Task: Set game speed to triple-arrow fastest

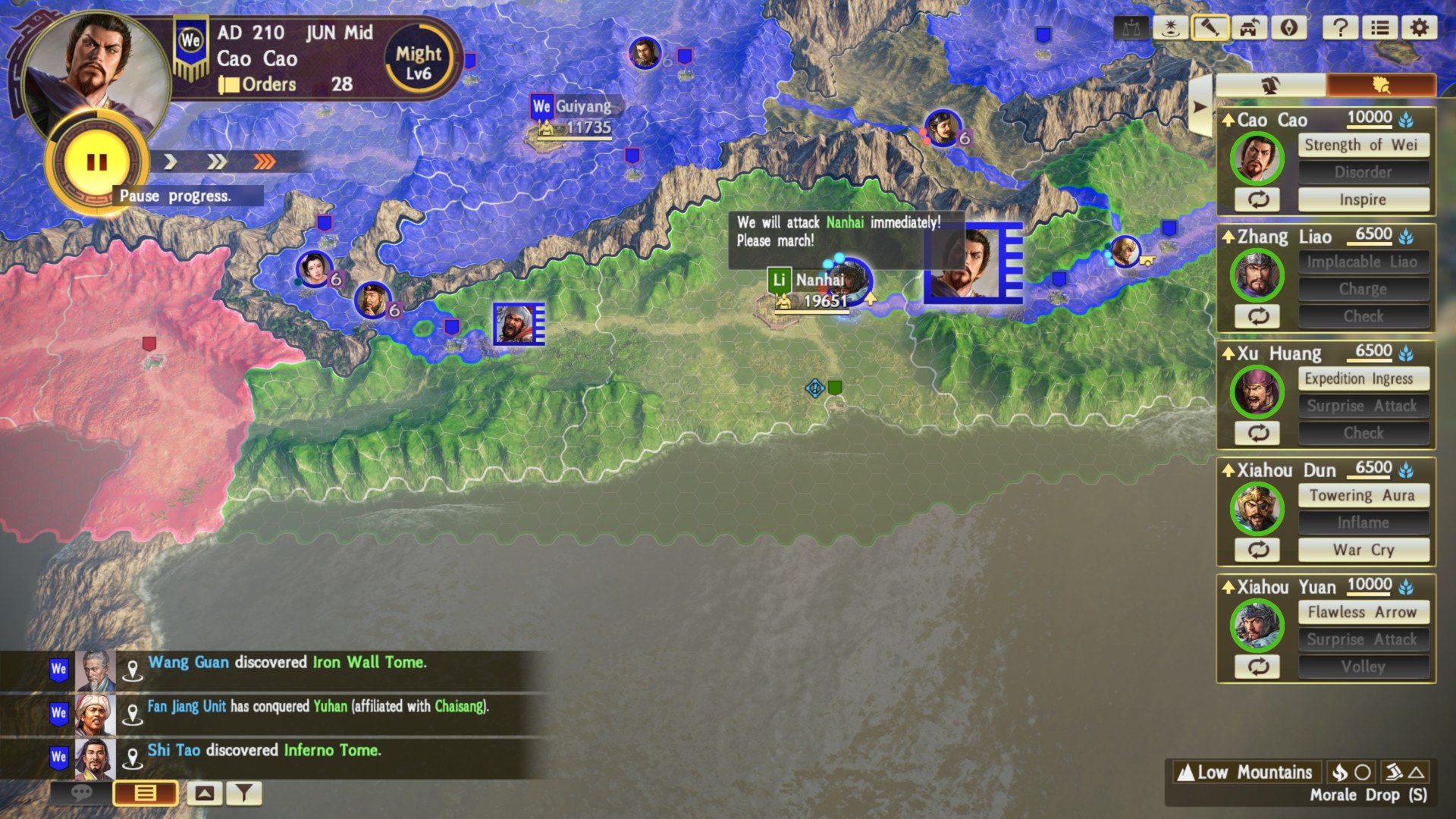Action: (x=265, y=162)
